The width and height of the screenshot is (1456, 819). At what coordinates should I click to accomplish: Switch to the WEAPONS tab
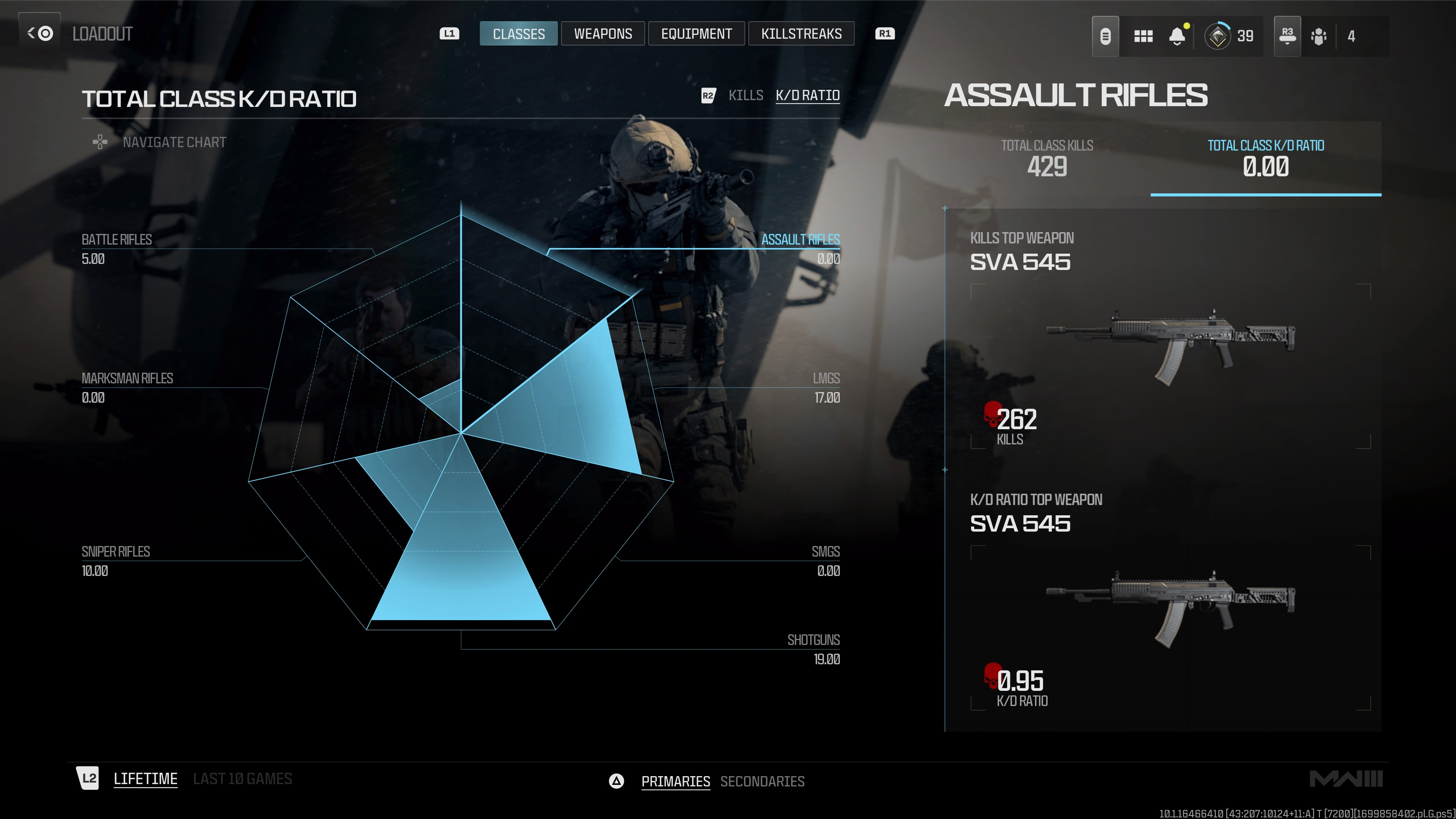click(x=602, y=33)
